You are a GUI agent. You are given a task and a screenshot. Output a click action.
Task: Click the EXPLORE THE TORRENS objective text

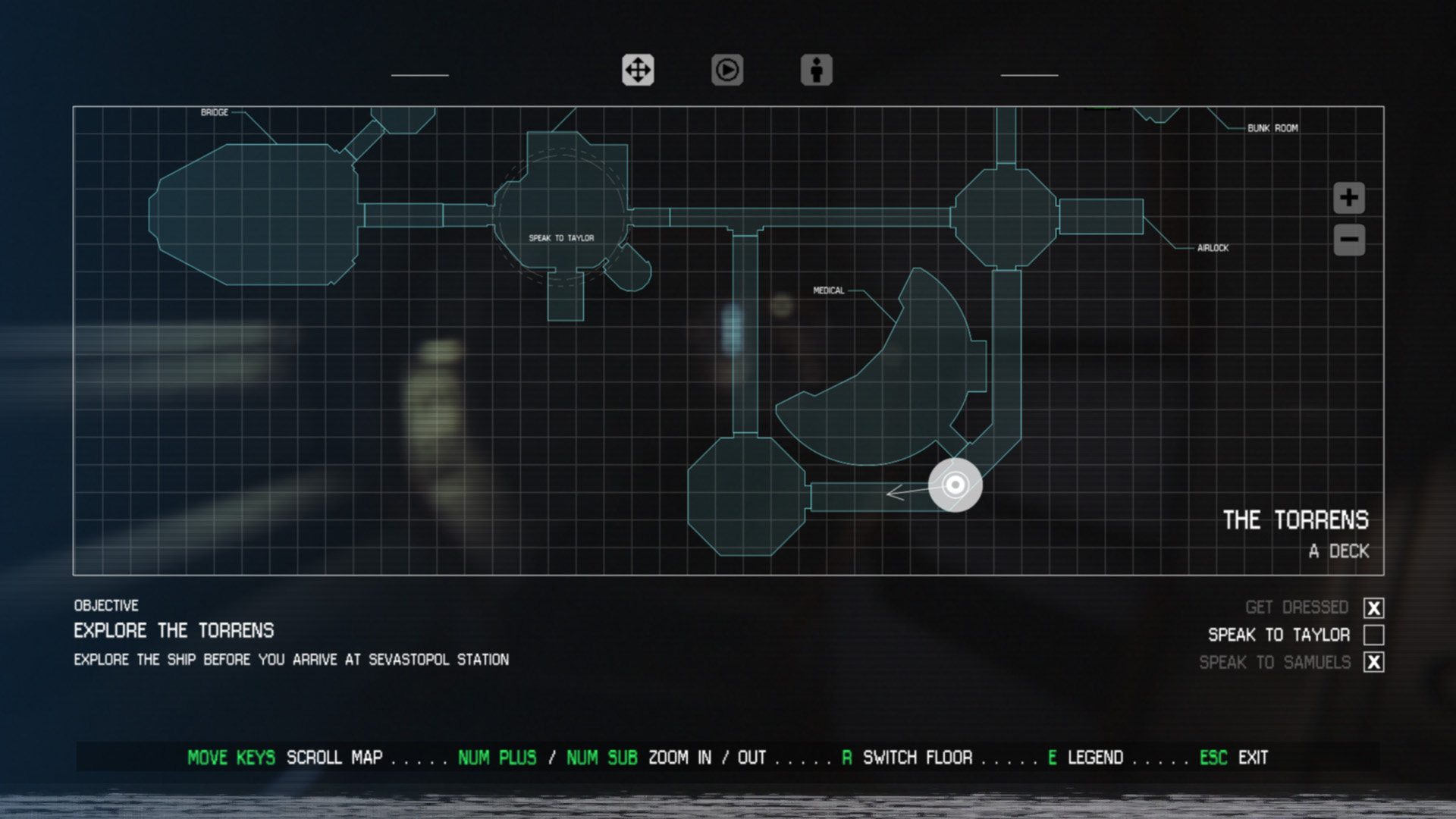tap(174, 631)
